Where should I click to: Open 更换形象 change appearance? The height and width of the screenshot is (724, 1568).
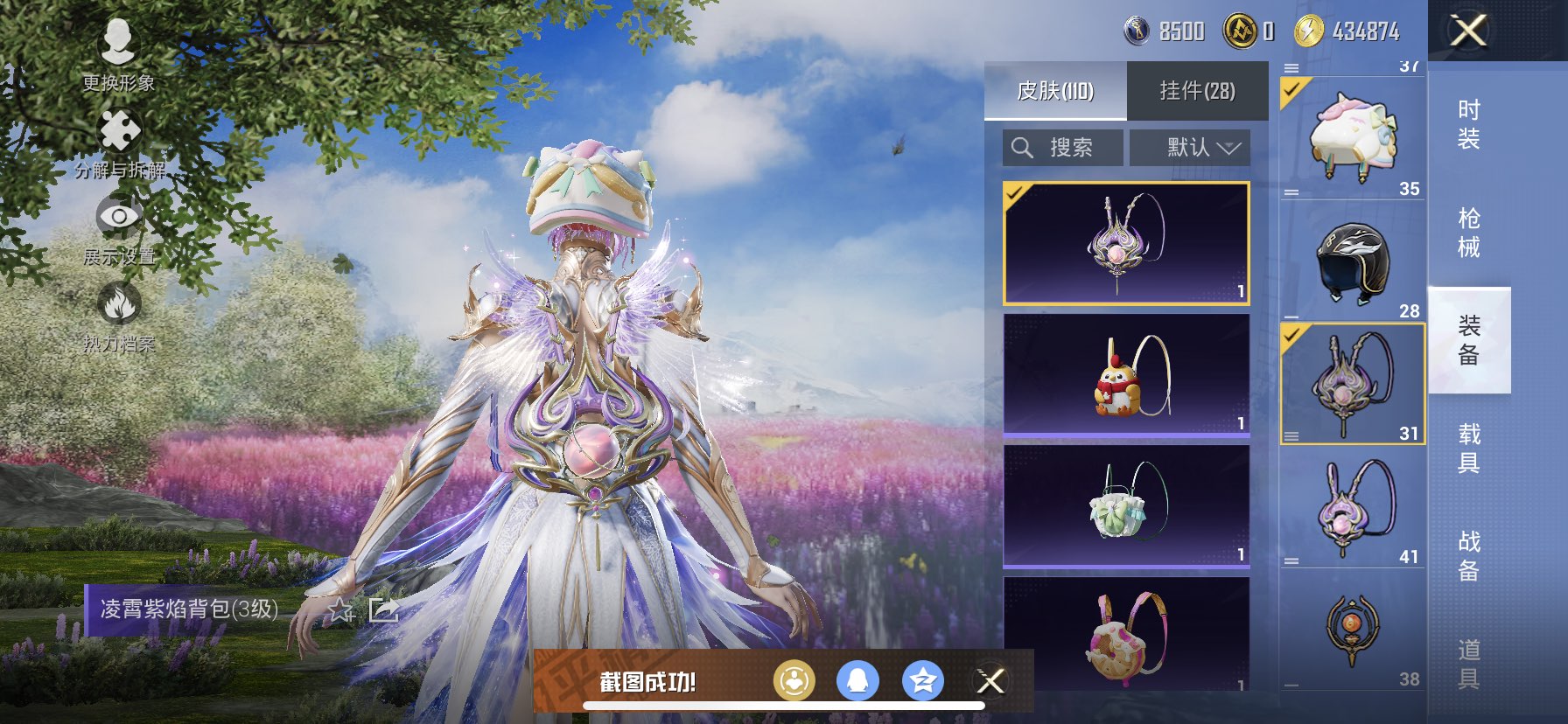(x=118, y=52)
